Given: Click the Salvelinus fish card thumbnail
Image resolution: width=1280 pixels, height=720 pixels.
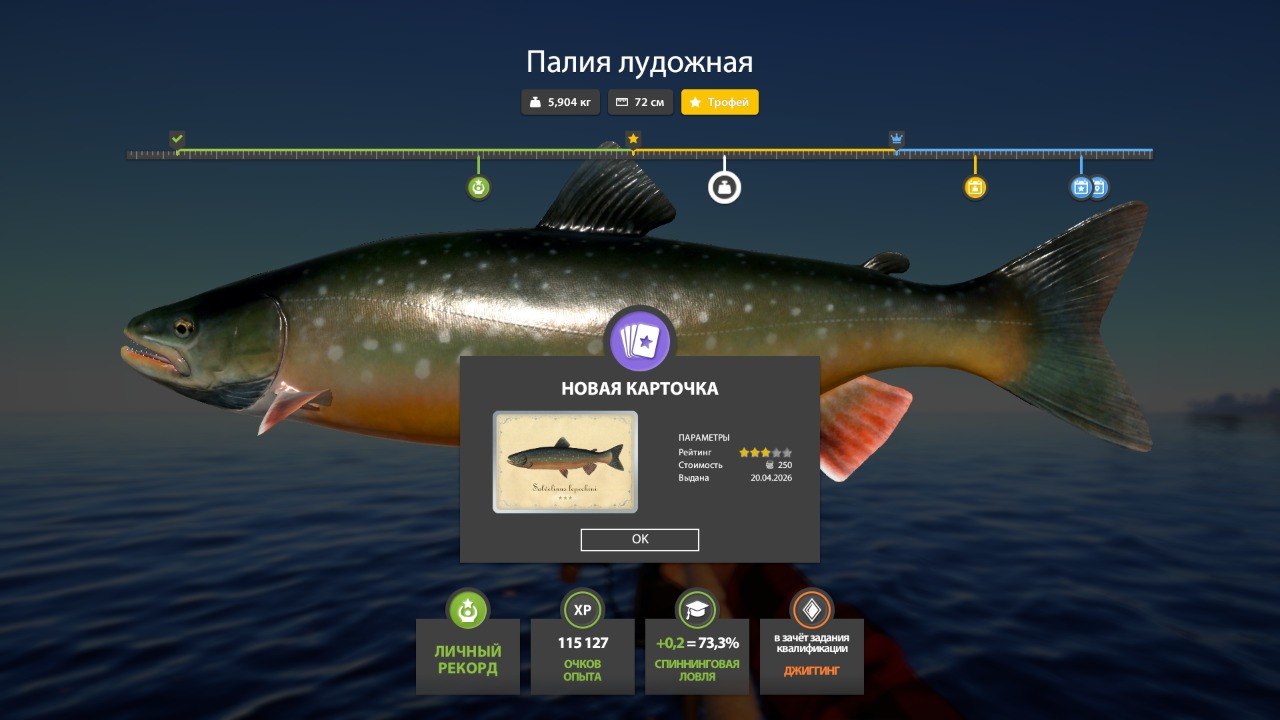Looking at the screenshot, I should (x=566, y=463).
